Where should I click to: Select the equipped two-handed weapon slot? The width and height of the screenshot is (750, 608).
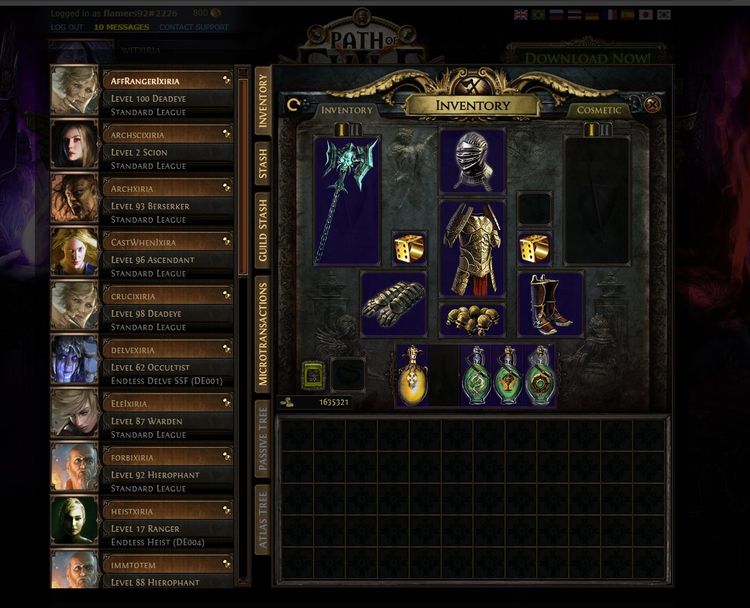click(346, 200)
